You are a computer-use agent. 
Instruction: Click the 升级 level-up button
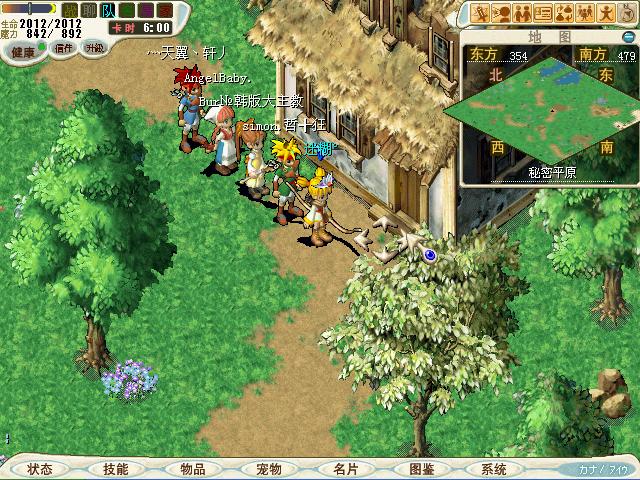point(95,47)
